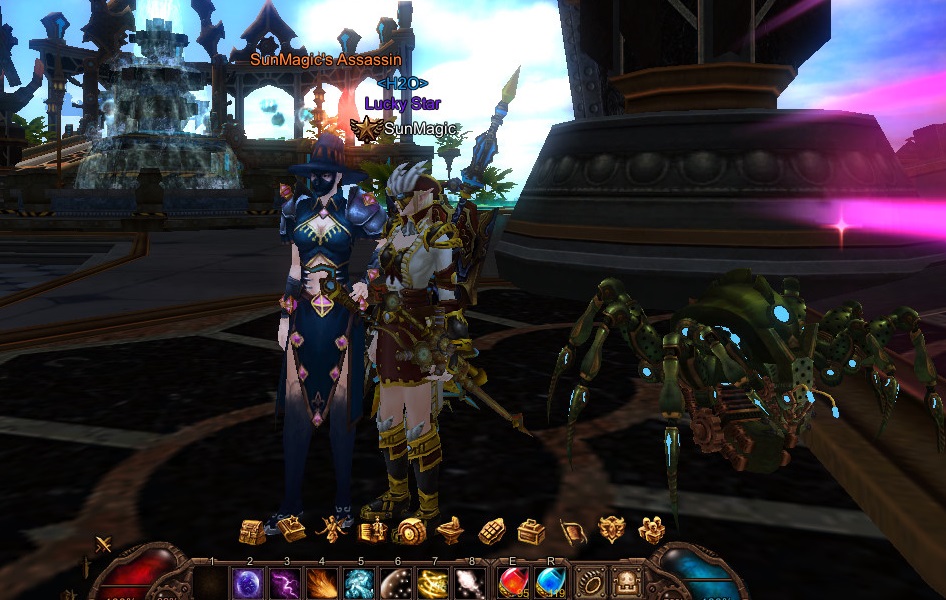946x600 pixels.
Task: Open the golden group of figures icon
Action: 651,530
